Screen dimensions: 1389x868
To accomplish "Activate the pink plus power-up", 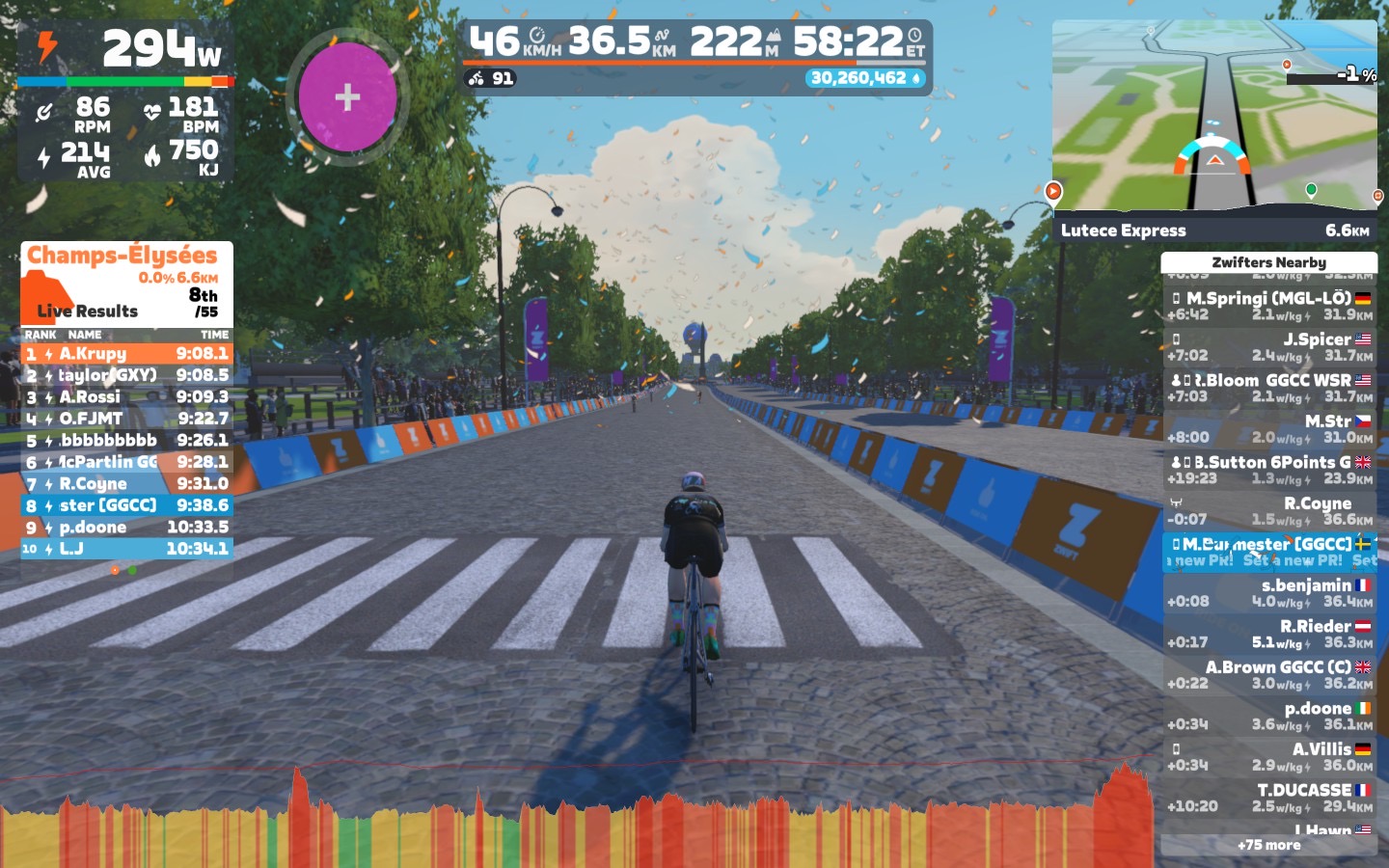I will pos(347,96).
